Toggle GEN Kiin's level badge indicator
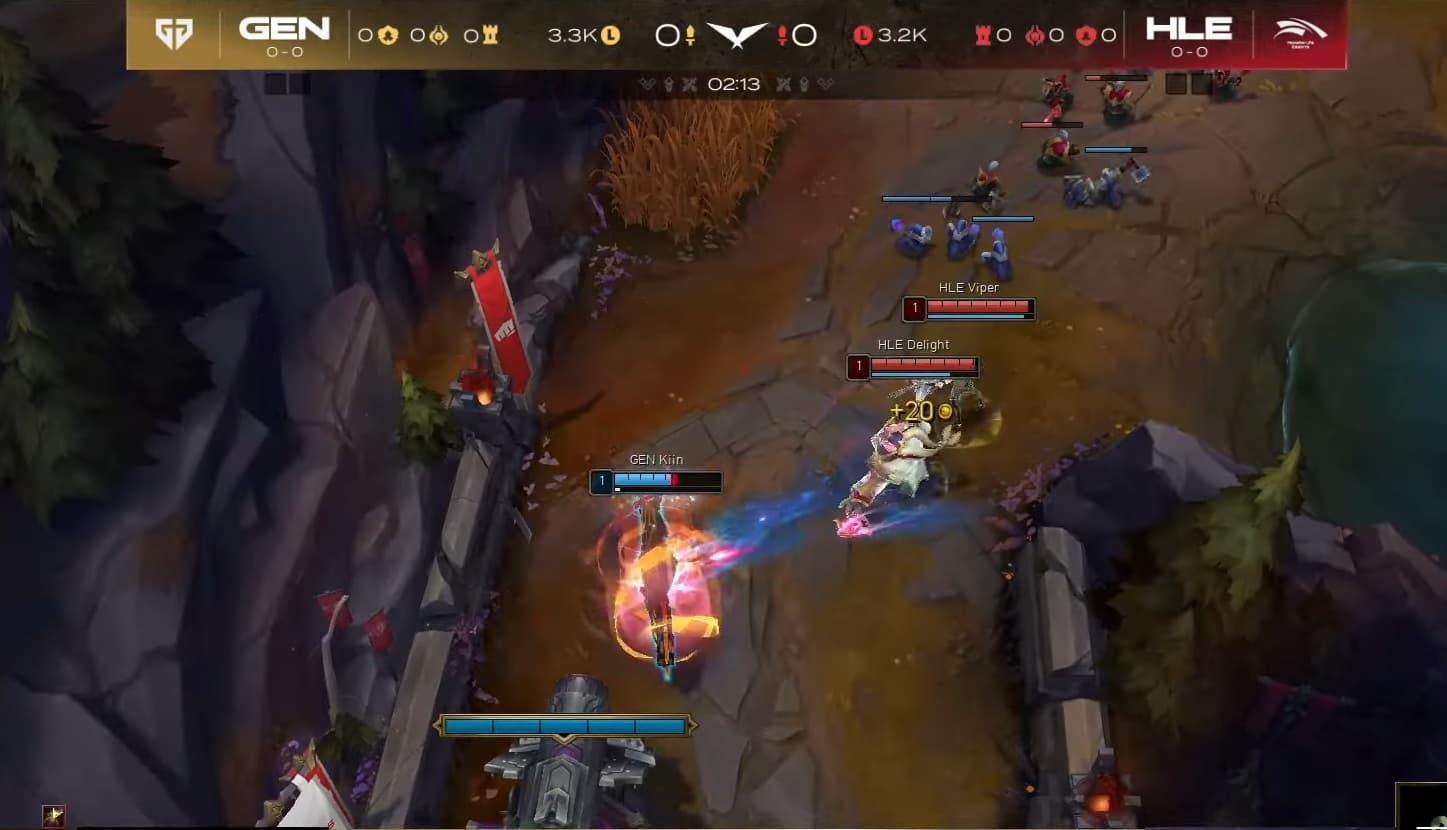 [601, 482]
